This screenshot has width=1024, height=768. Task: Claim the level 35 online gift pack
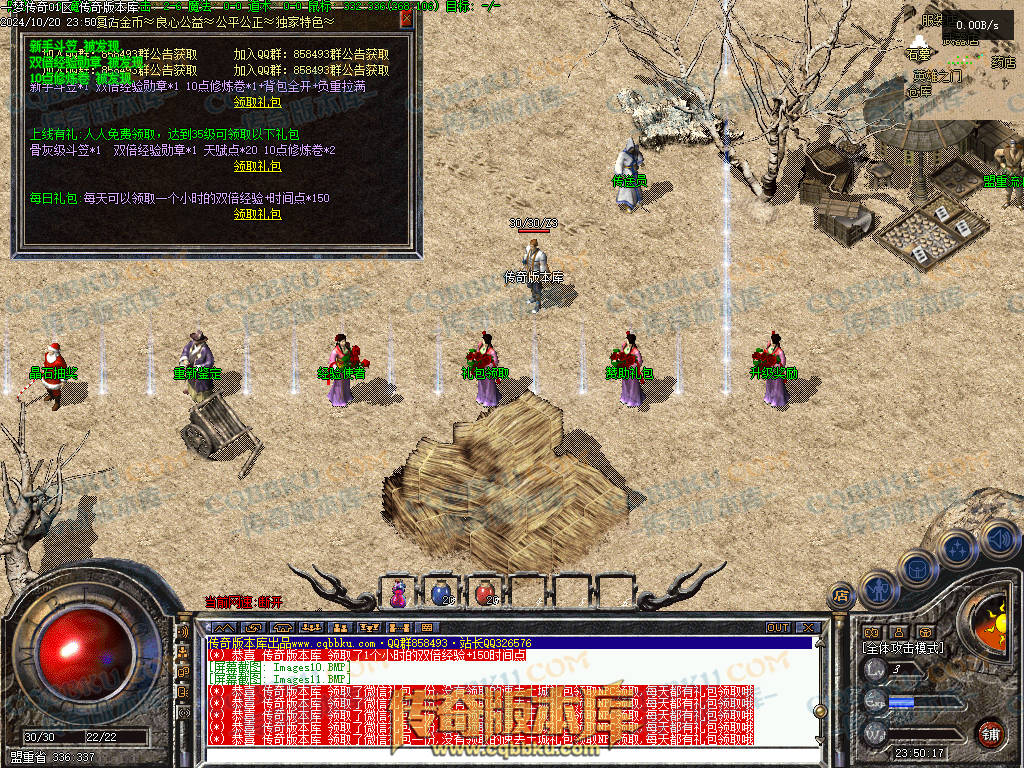[257, 166]
